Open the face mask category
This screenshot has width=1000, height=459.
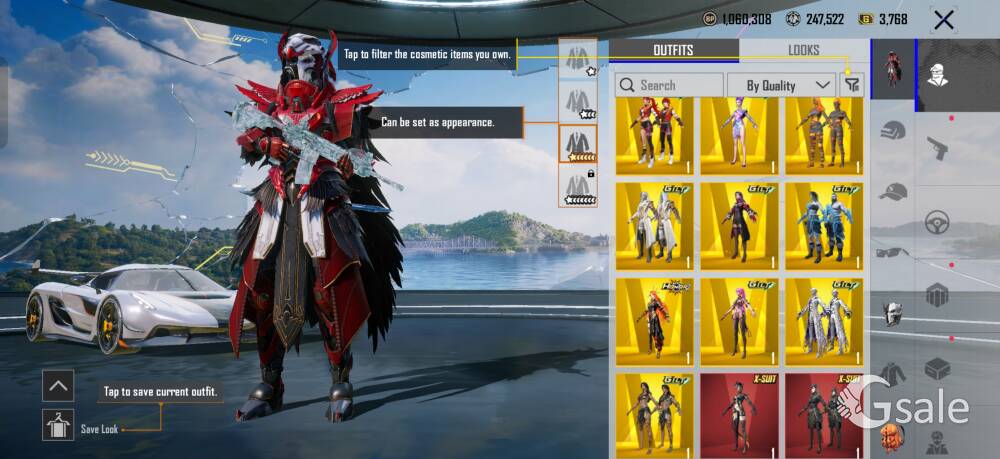point(893,313)
